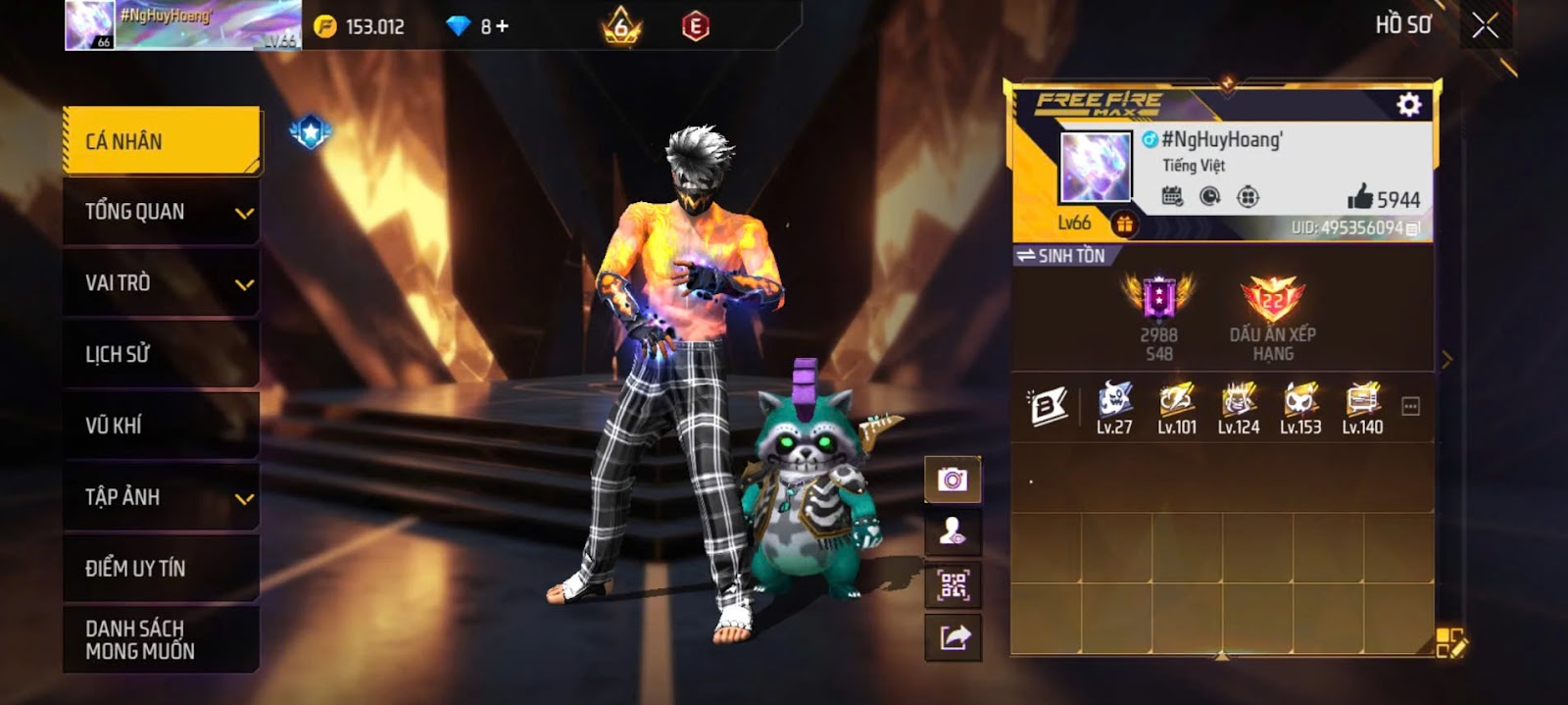The height and width of the screenshot is (705, 1568).
Task: Open Danh Sách Mong Muốn wishlist
Action: 162,639
